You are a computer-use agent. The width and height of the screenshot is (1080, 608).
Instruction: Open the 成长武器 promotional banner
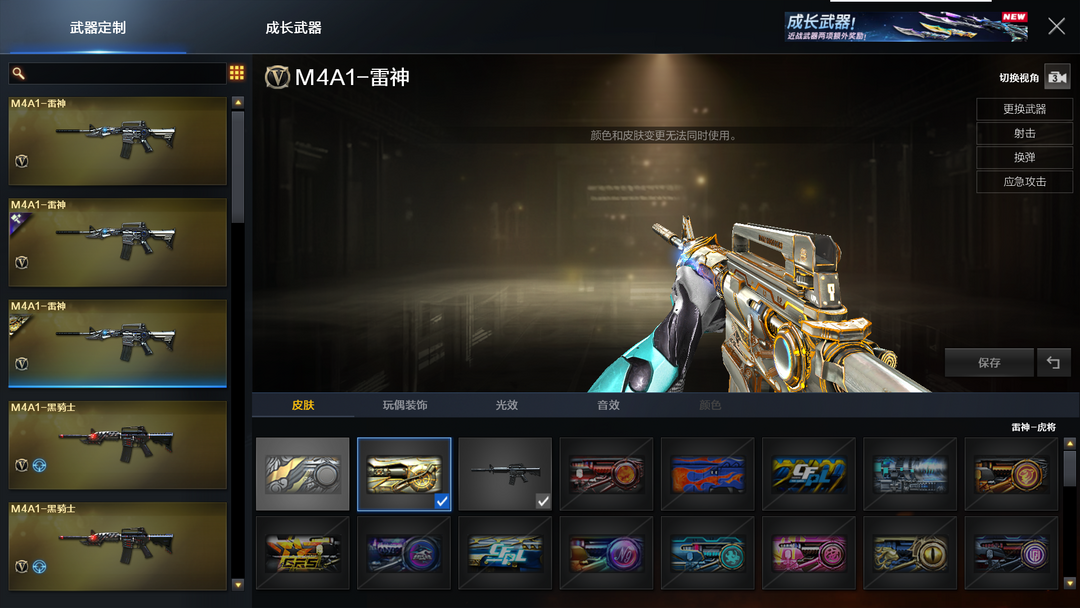(905, 27)
